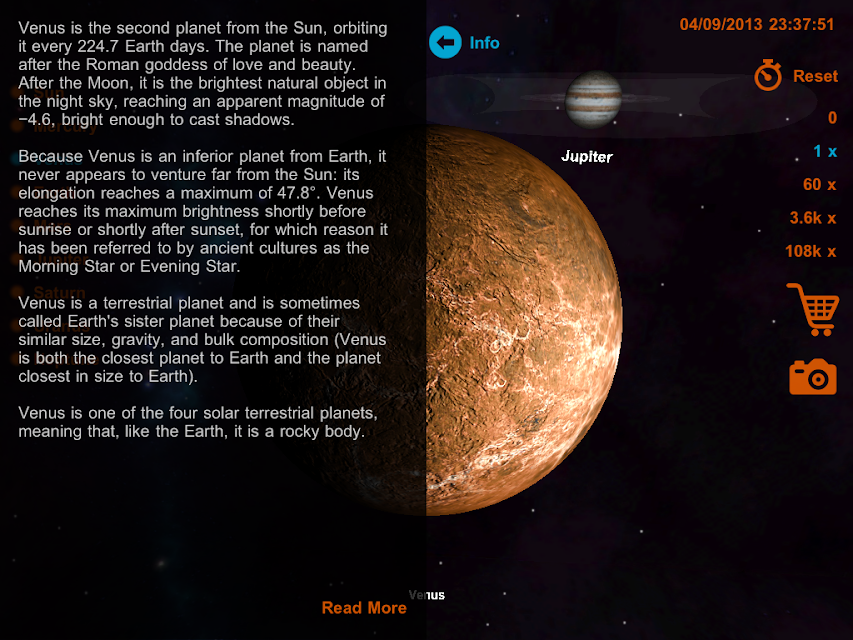The width and height of the screenshot is (853, 640).
Task: Choose the 1 x time speed
Action: [824, 152]
